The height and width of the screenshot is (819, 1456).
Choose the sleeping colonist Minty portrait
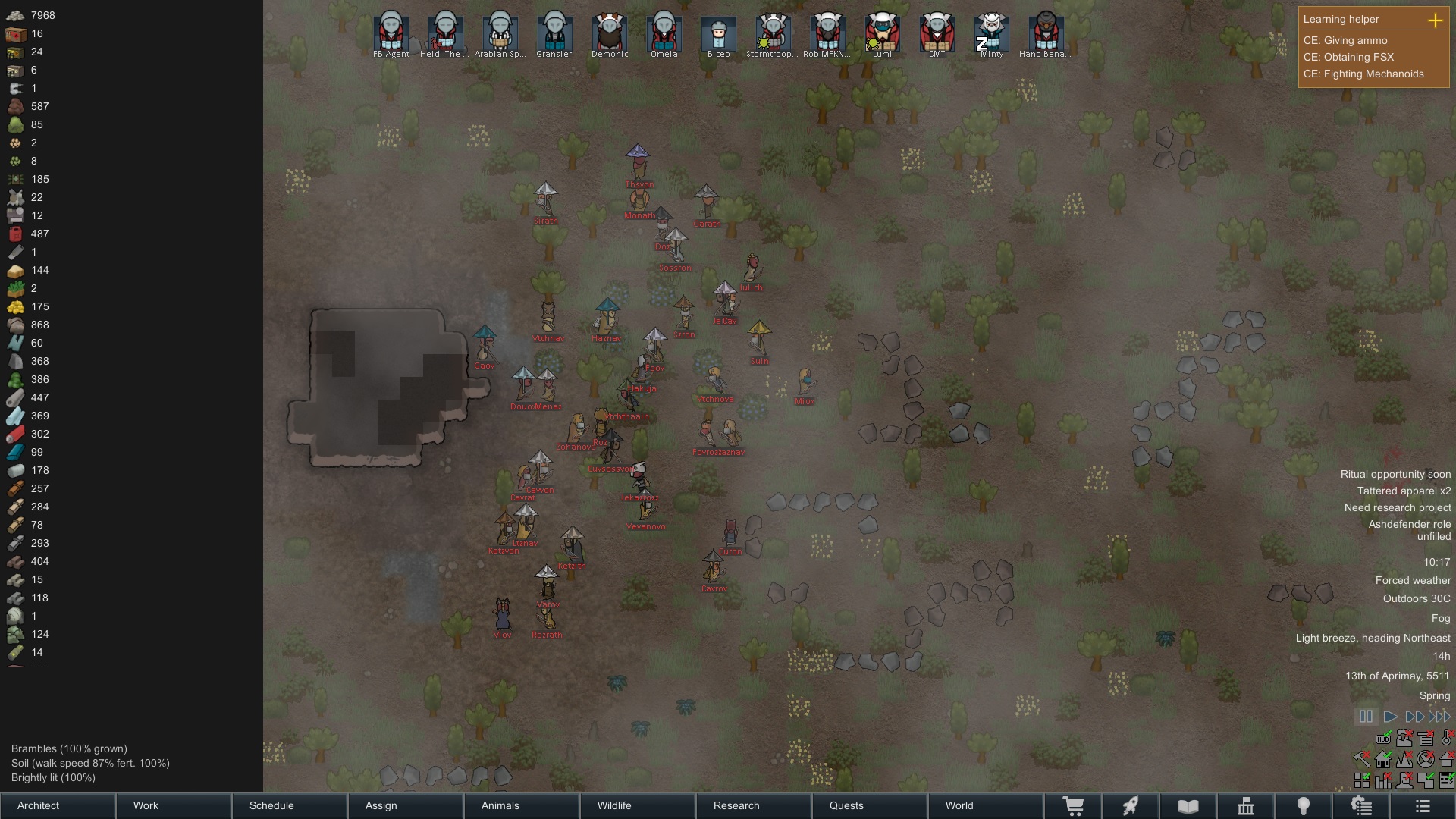point(991,32)
